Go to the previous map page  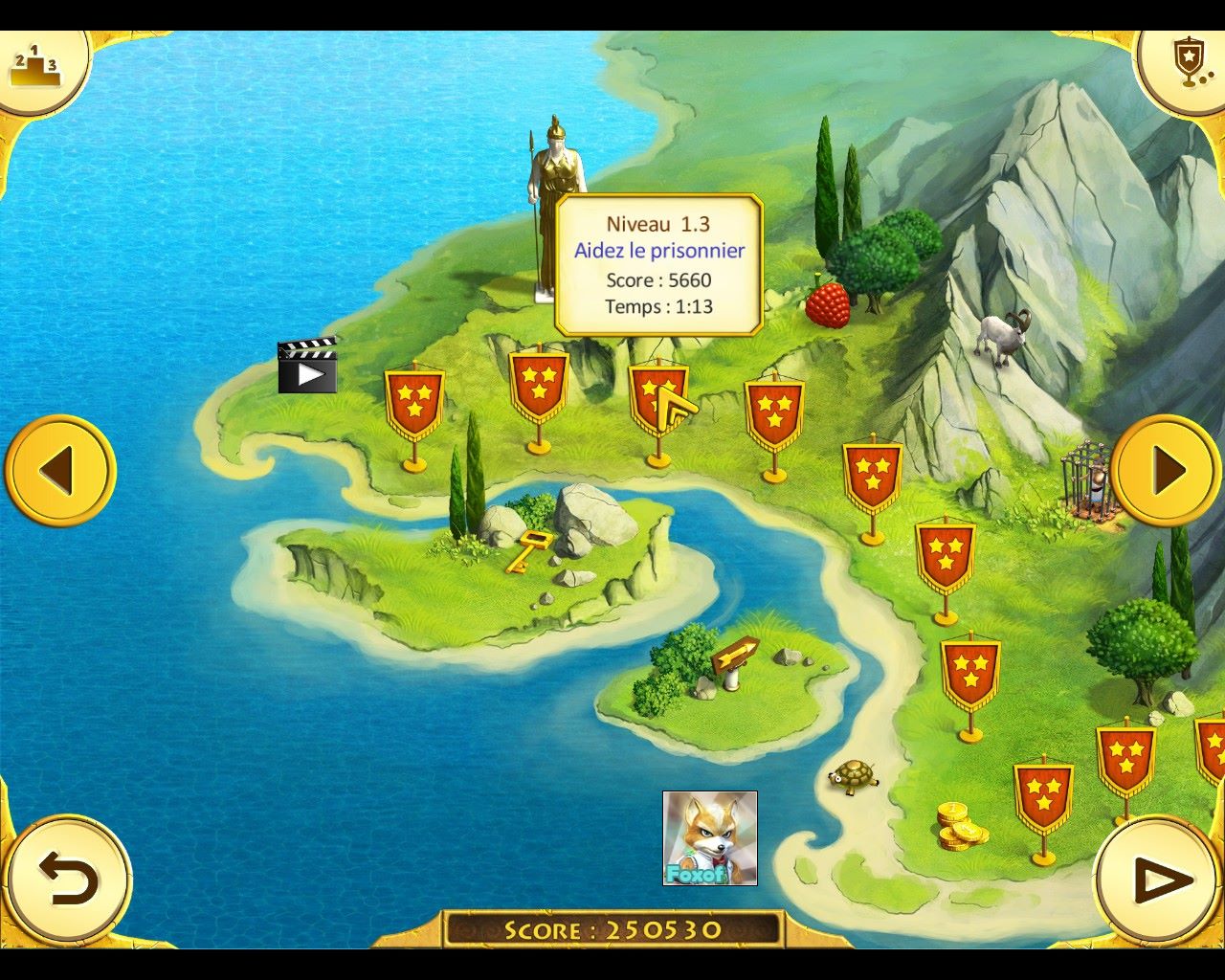pos(59,470)
